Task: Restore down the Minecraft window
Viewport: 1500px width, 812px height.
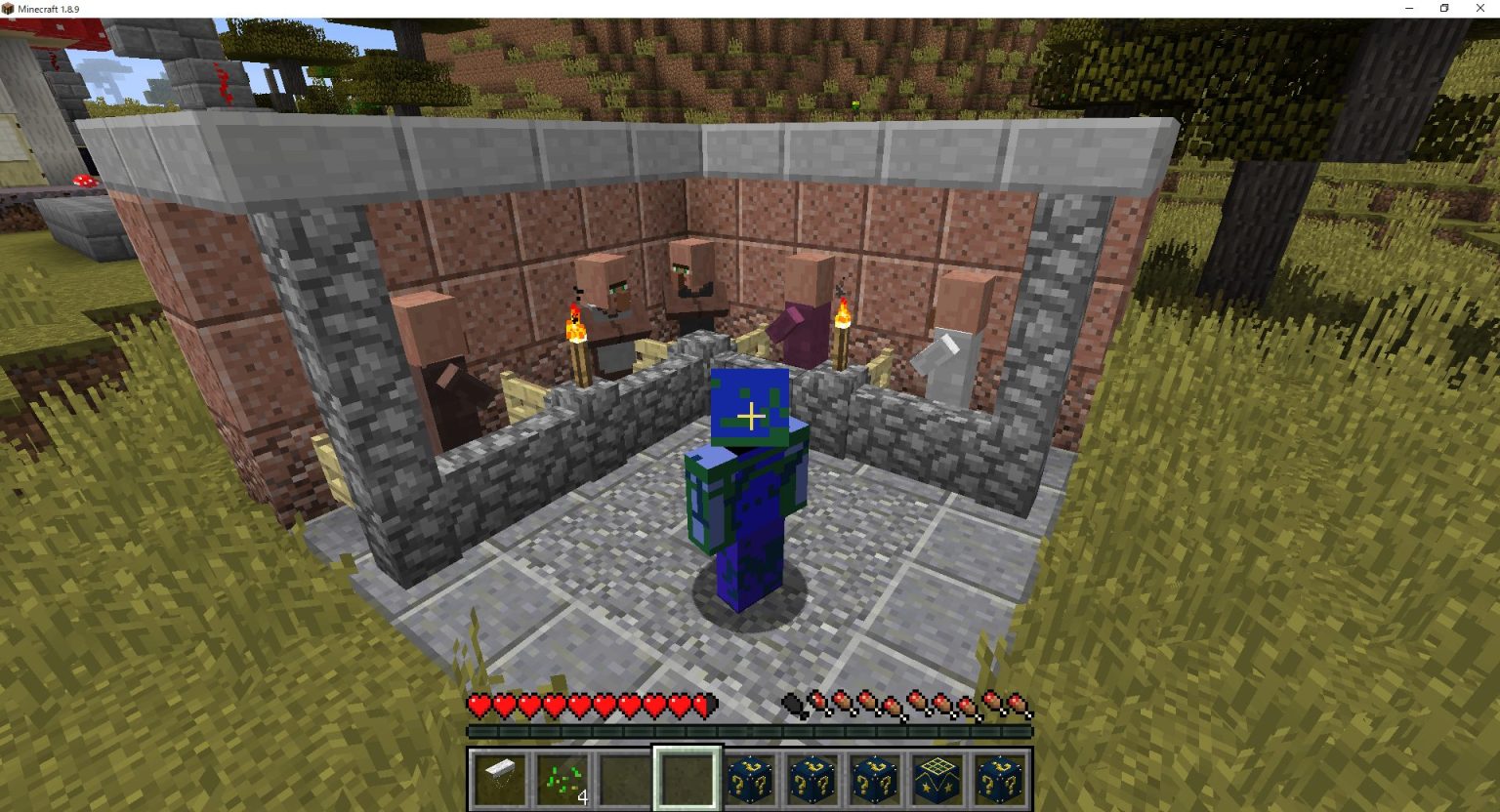Action: pos(1443,8)
